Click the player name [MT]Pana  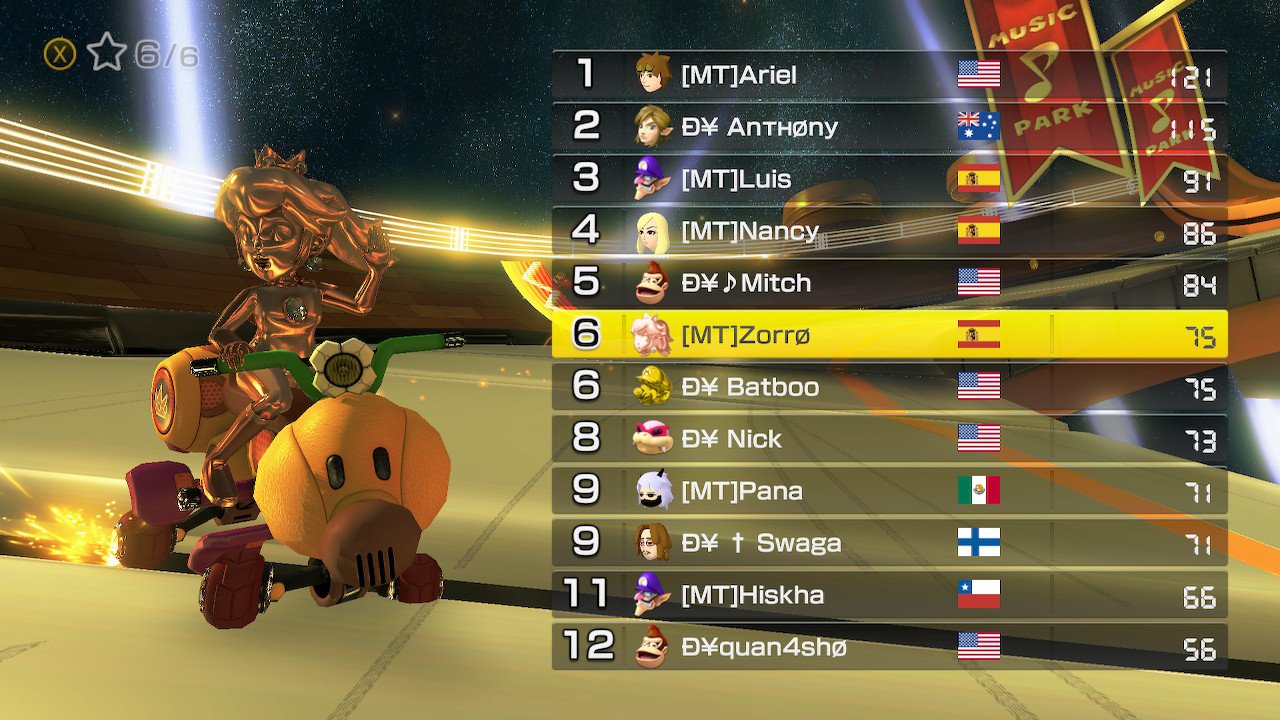click(740, 490)
